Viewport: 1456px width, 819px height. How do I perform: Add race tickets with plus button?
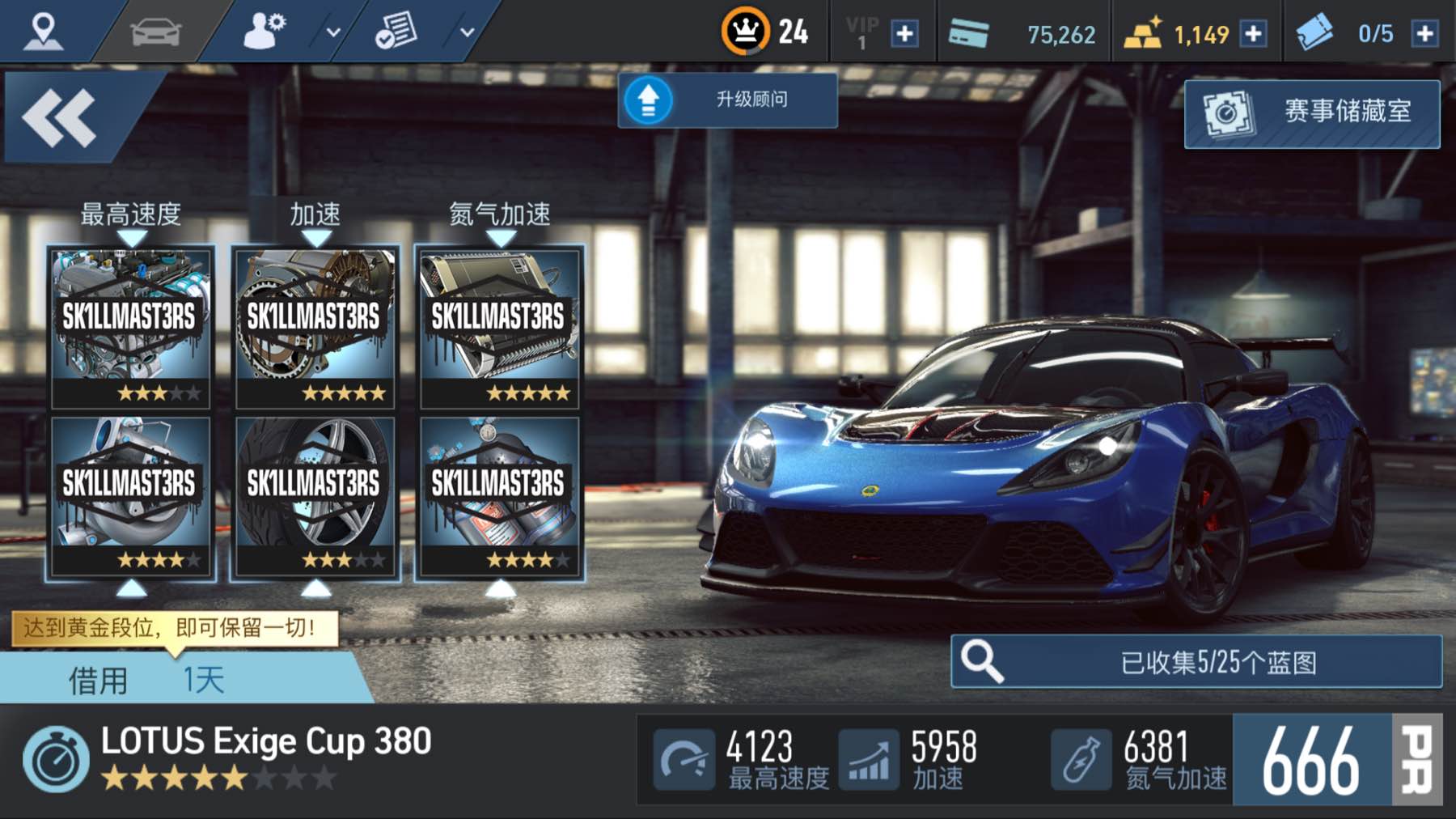click(1424, 34)
